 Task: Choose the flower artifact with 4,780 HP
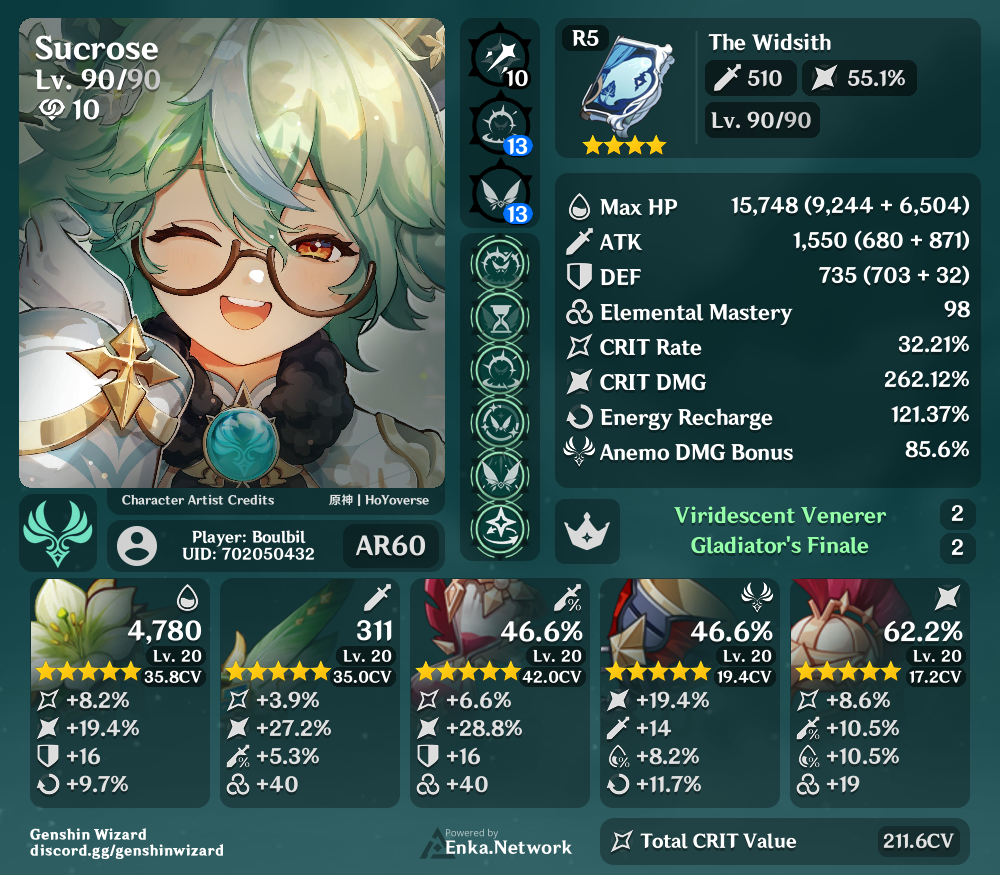pos(120,692)
